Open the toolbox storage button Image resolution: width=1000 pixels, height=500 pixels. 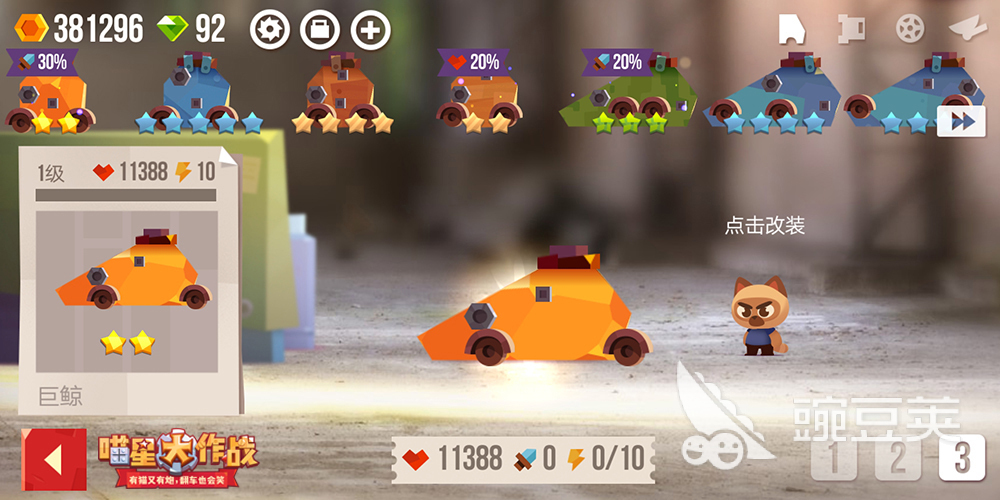(320, 29)
